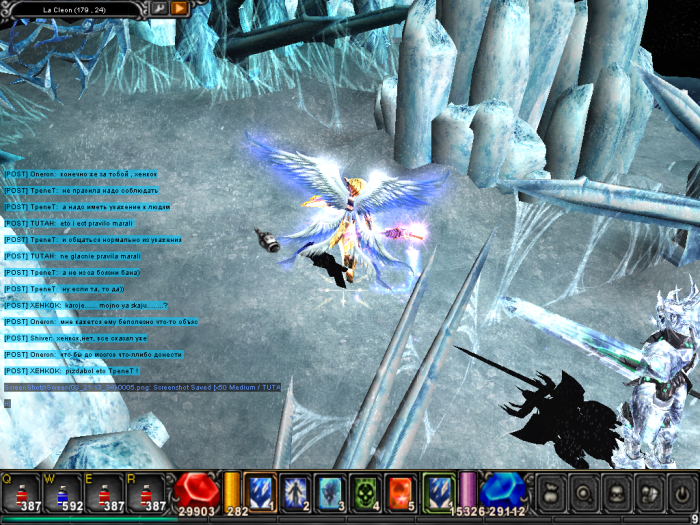Activate the red fire skill in slot 5
This screenshot has width=700, height=525.
pos(401,491)
